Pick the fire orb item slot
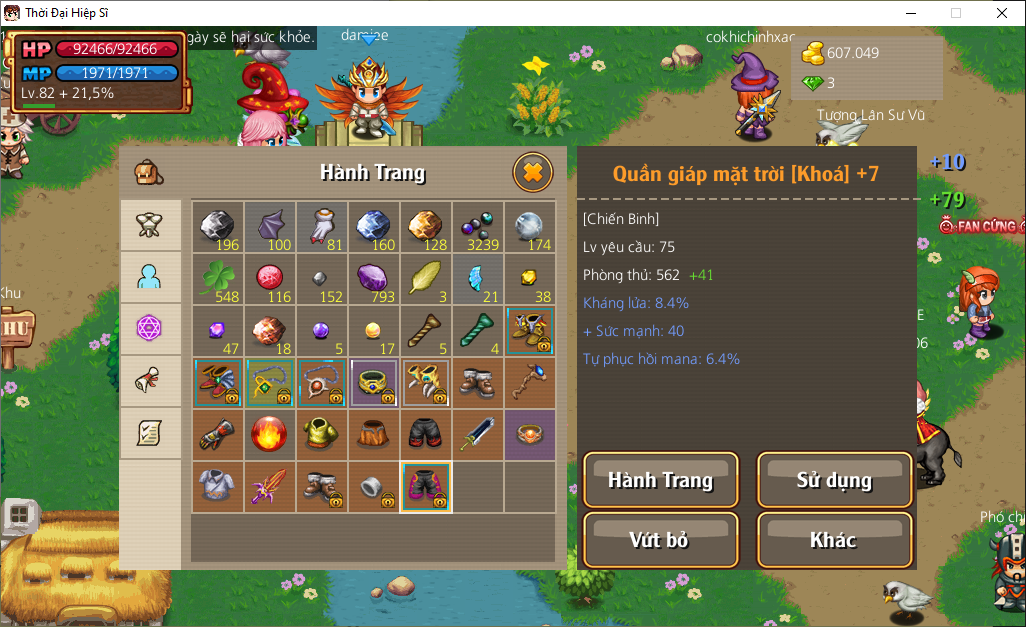Viewport: 1026px width, 627px height. (269, 435)
